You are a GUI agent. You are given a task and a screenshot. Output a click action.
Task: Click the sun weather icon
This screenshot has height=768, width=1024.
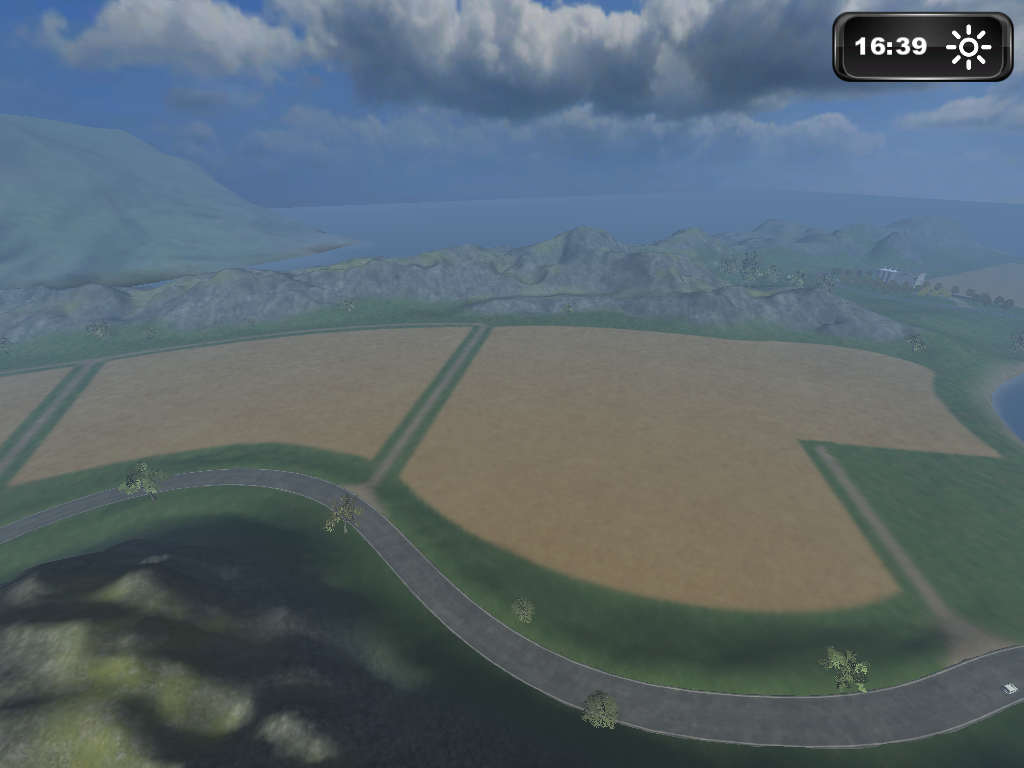[968, 47]
